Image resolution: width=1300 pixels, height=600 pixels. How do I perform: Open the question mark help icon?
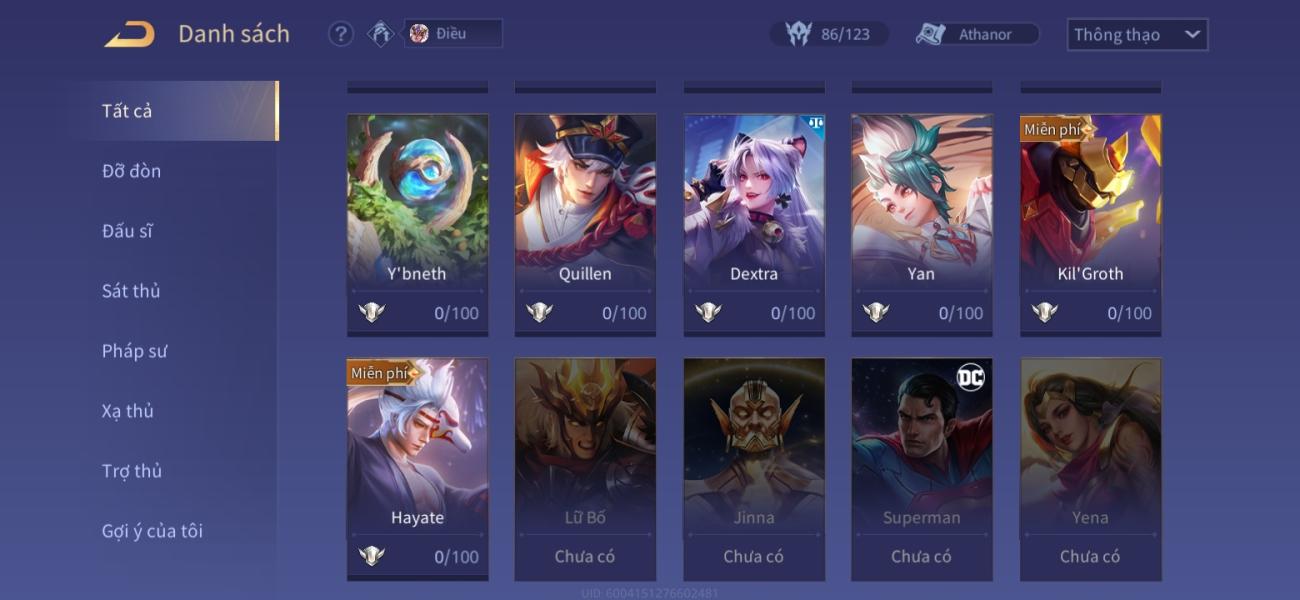[341, 34]
